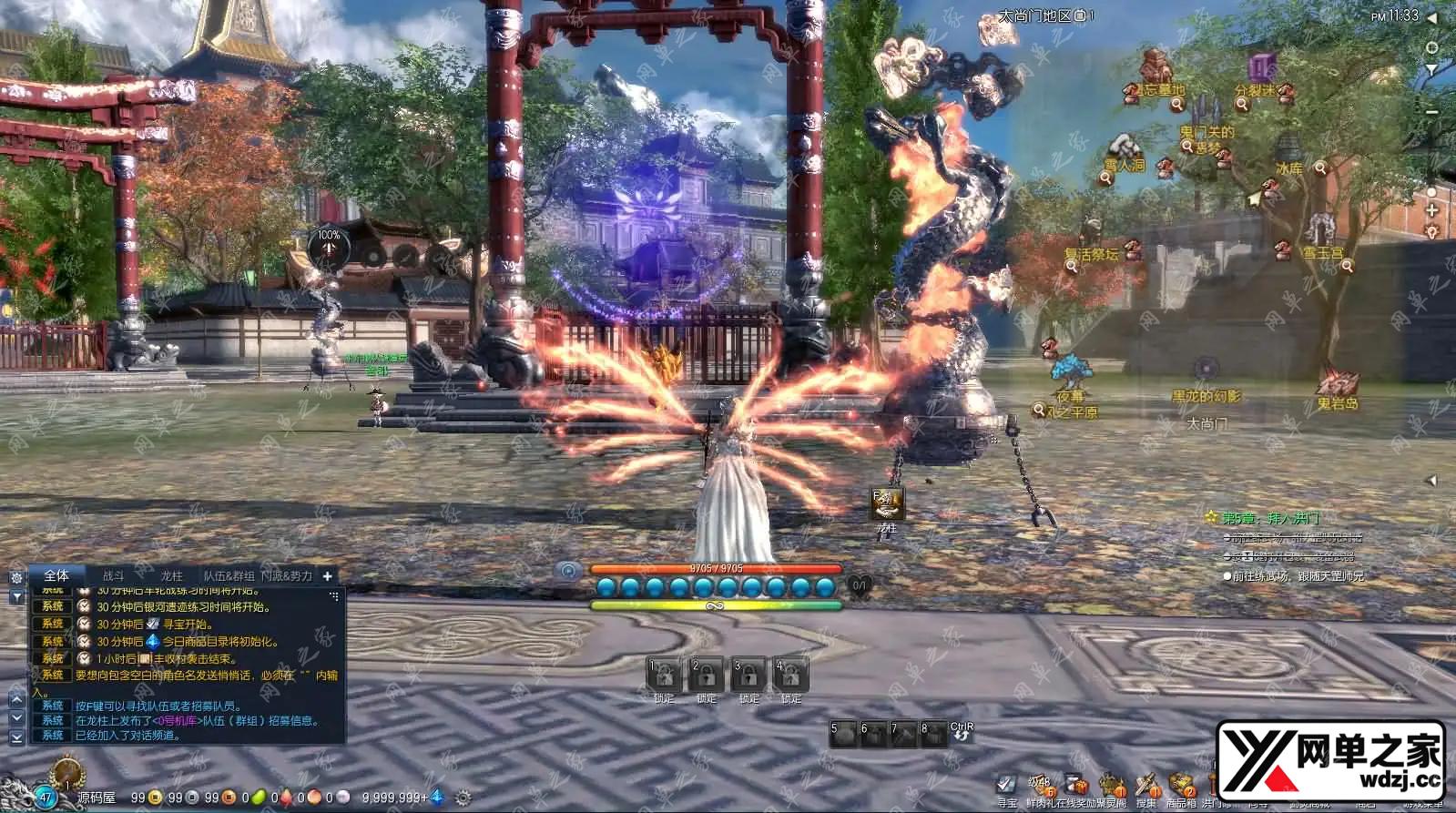Open the 龙柱 chat tab
Screen dimensions: 1456x813
[x=171, y=575]
